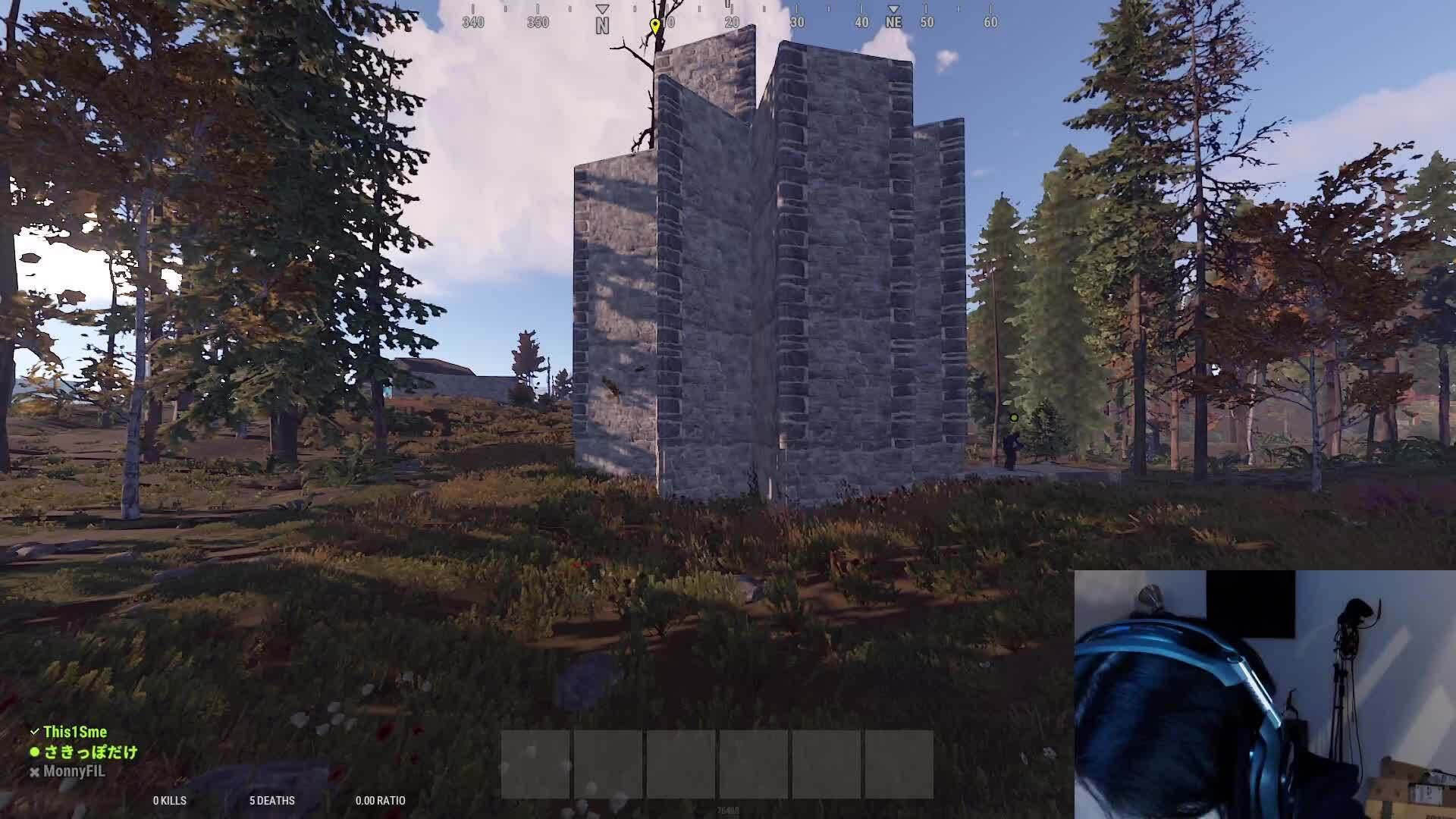
Task: Click the yellow map marker on the compass
Action: (654, 23)
